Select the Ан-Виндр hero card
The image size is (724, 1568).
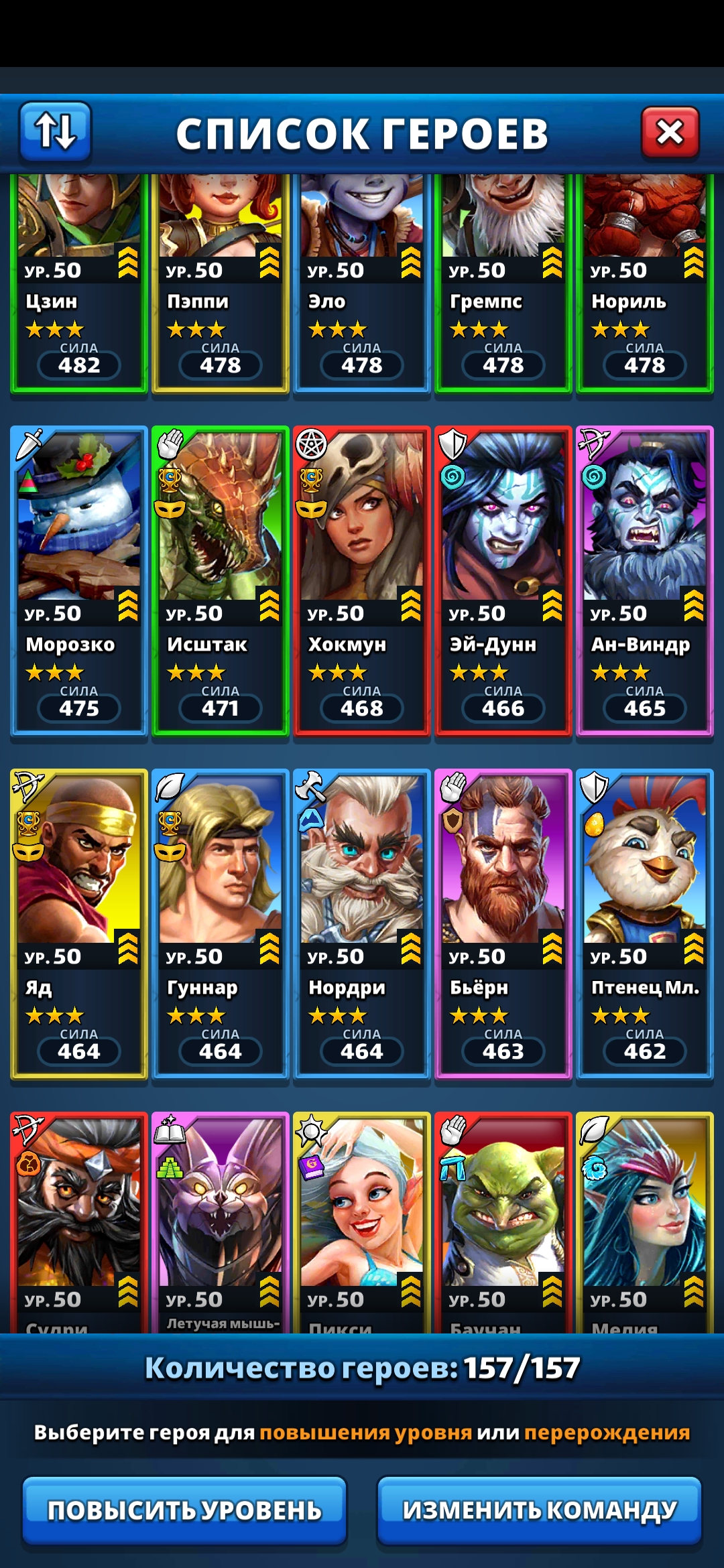645,580
